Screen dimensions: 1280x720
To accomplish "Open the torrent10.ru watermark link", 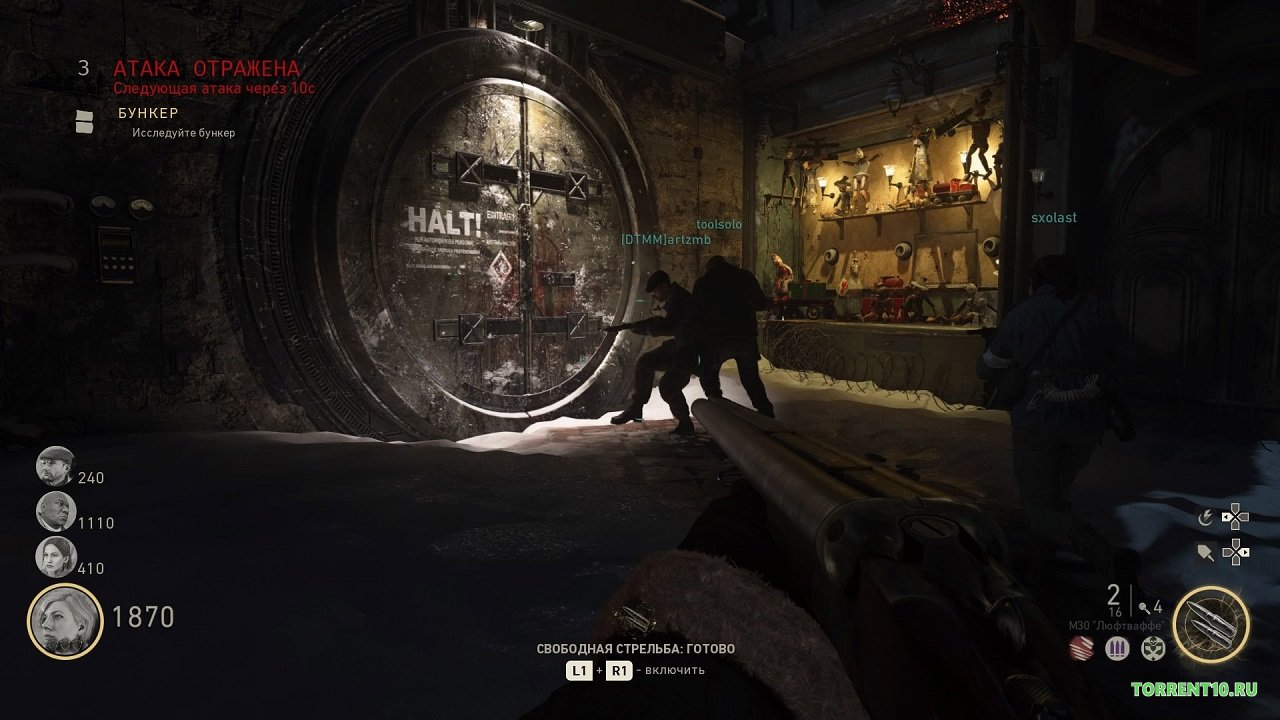I will 1193,690.
